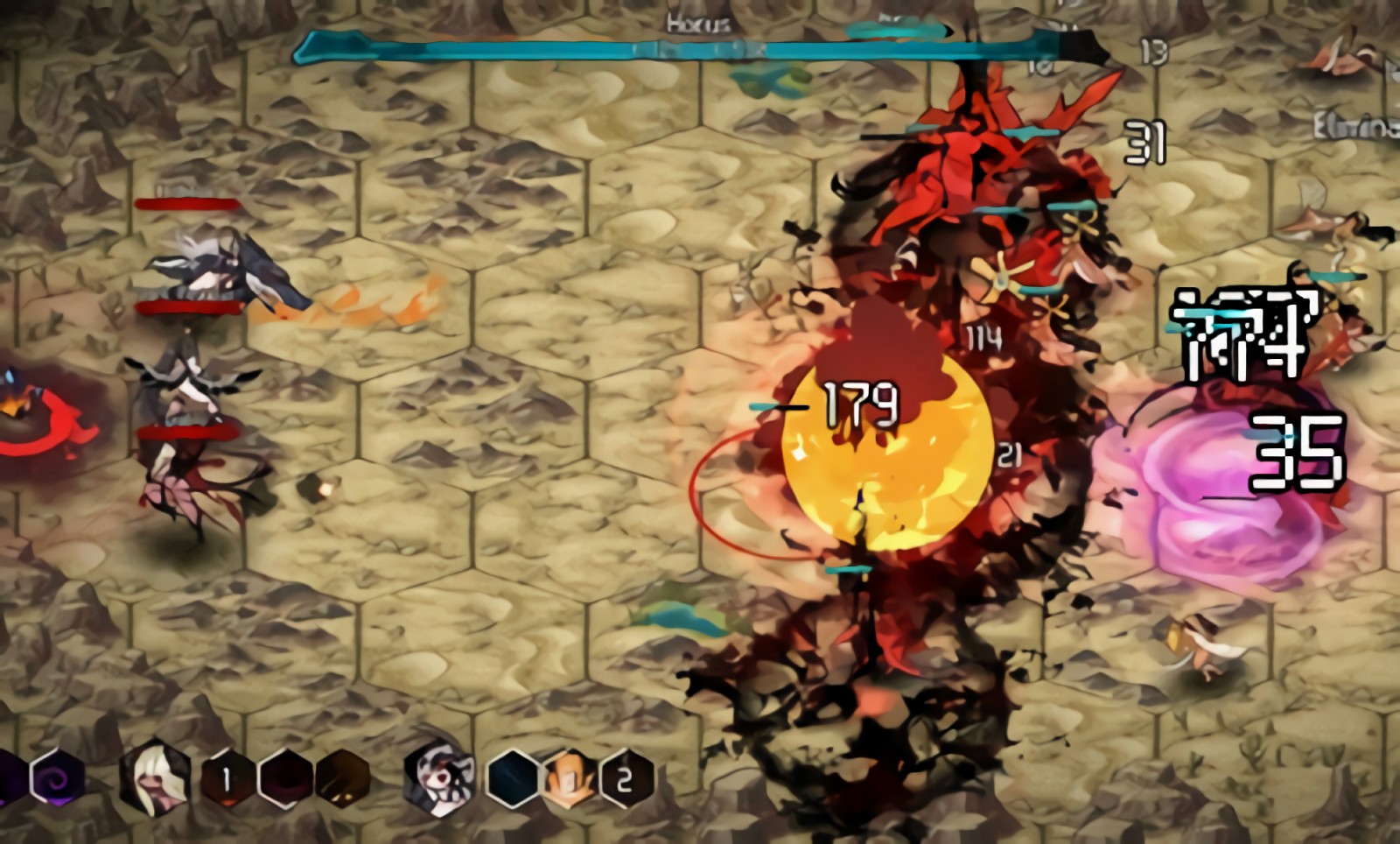Use the orange face ability icon
1400x844 pixels.
(568, 778)
